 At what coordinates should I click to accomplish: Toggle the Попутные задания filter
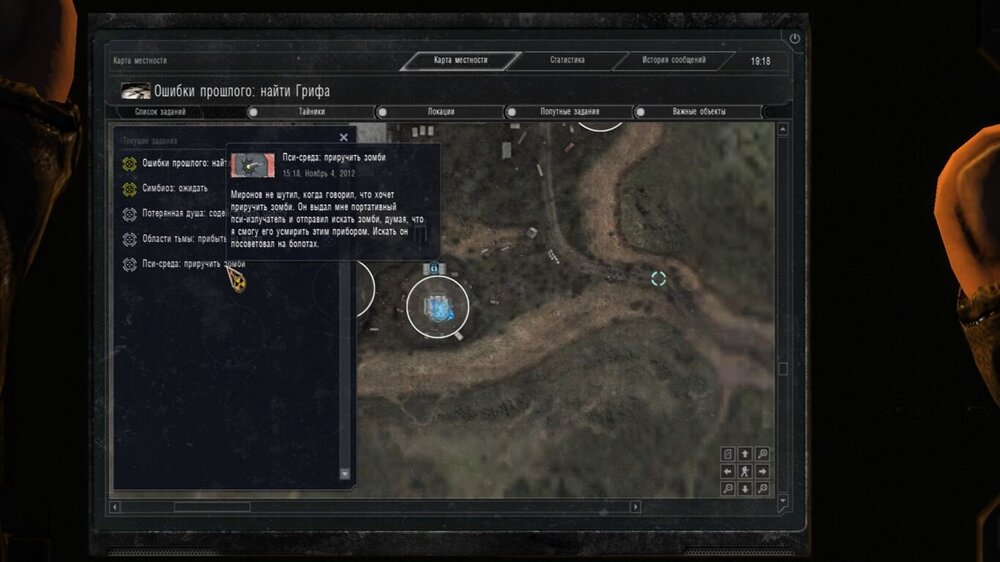tap(568, 112)
